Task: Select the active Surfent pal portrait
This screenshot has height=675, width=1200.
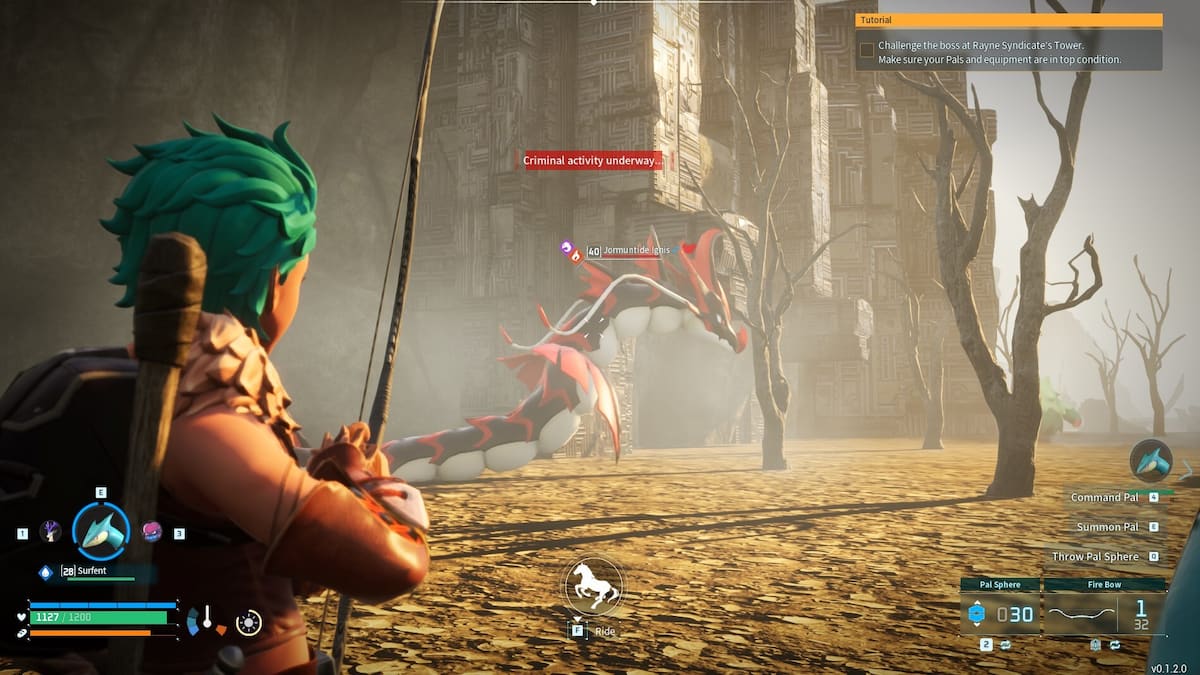Action: point(101,531)
